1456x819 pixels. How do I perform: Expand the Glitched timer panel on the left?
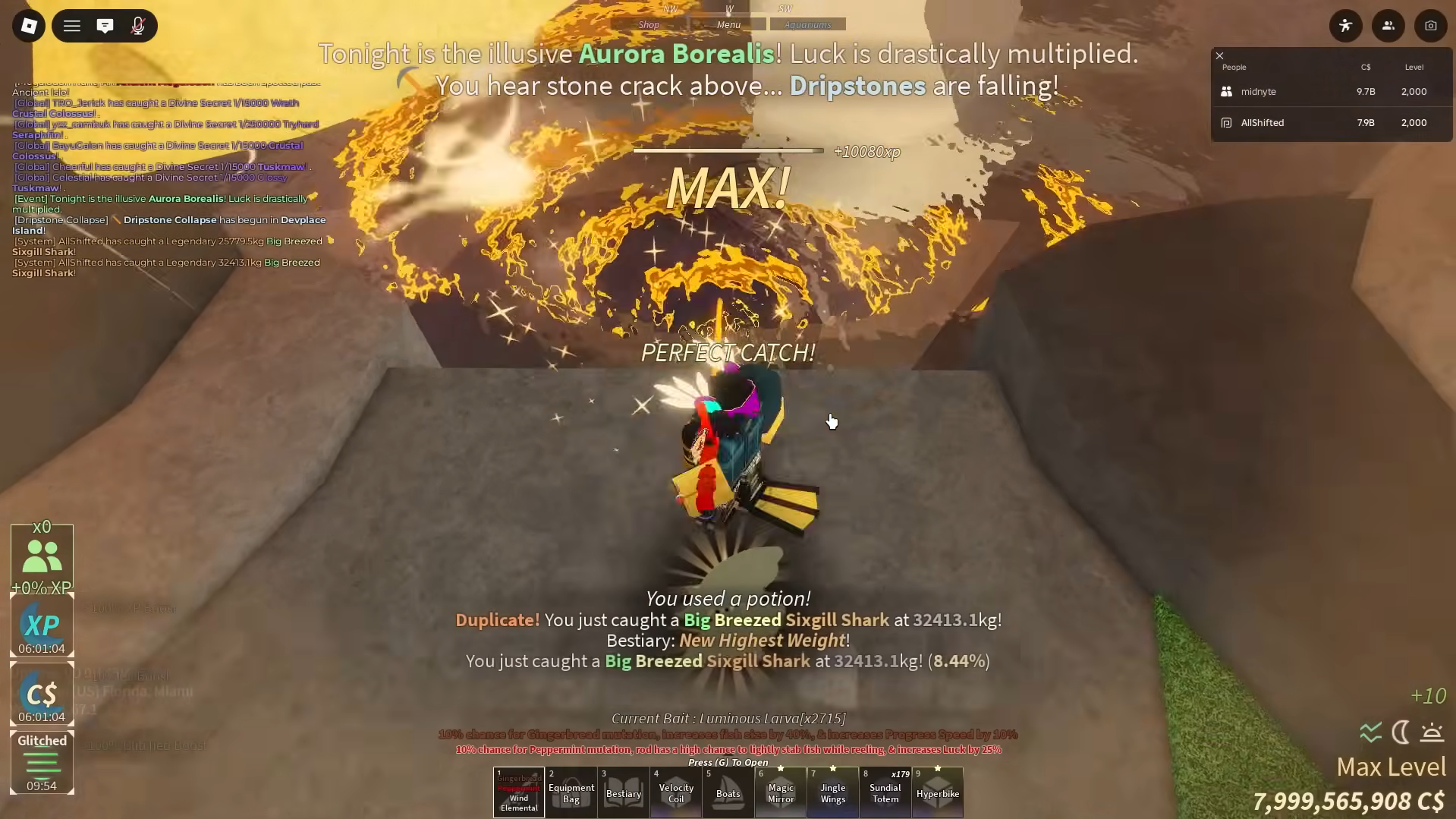(x=42, y=763)
